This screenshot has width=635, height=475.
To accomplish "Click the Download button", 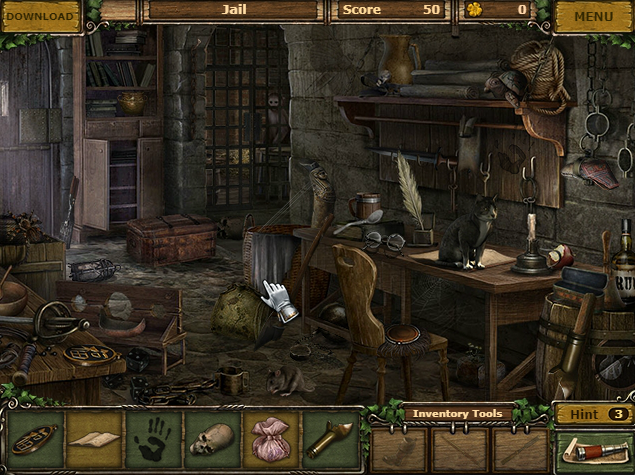I will coord(40,16).
